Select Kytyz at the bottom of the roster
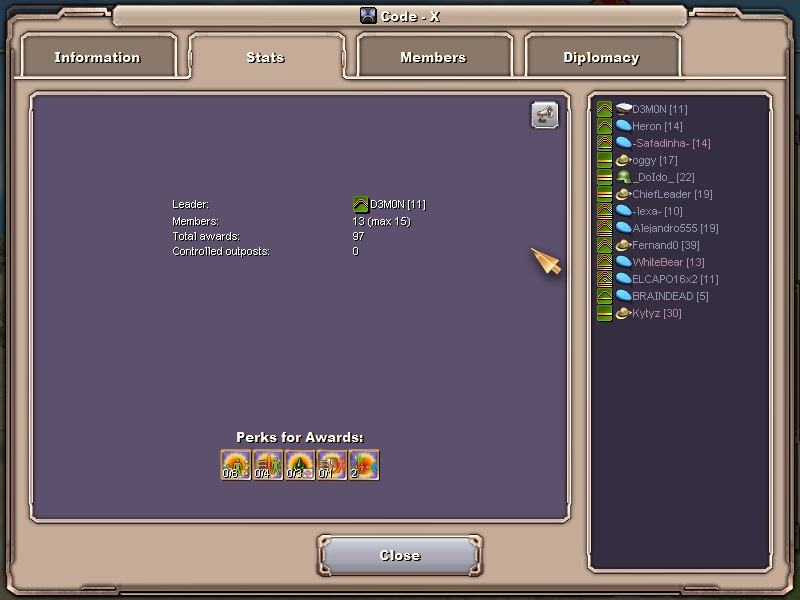Screen dimensions: 800x600 tap(656, 313)
